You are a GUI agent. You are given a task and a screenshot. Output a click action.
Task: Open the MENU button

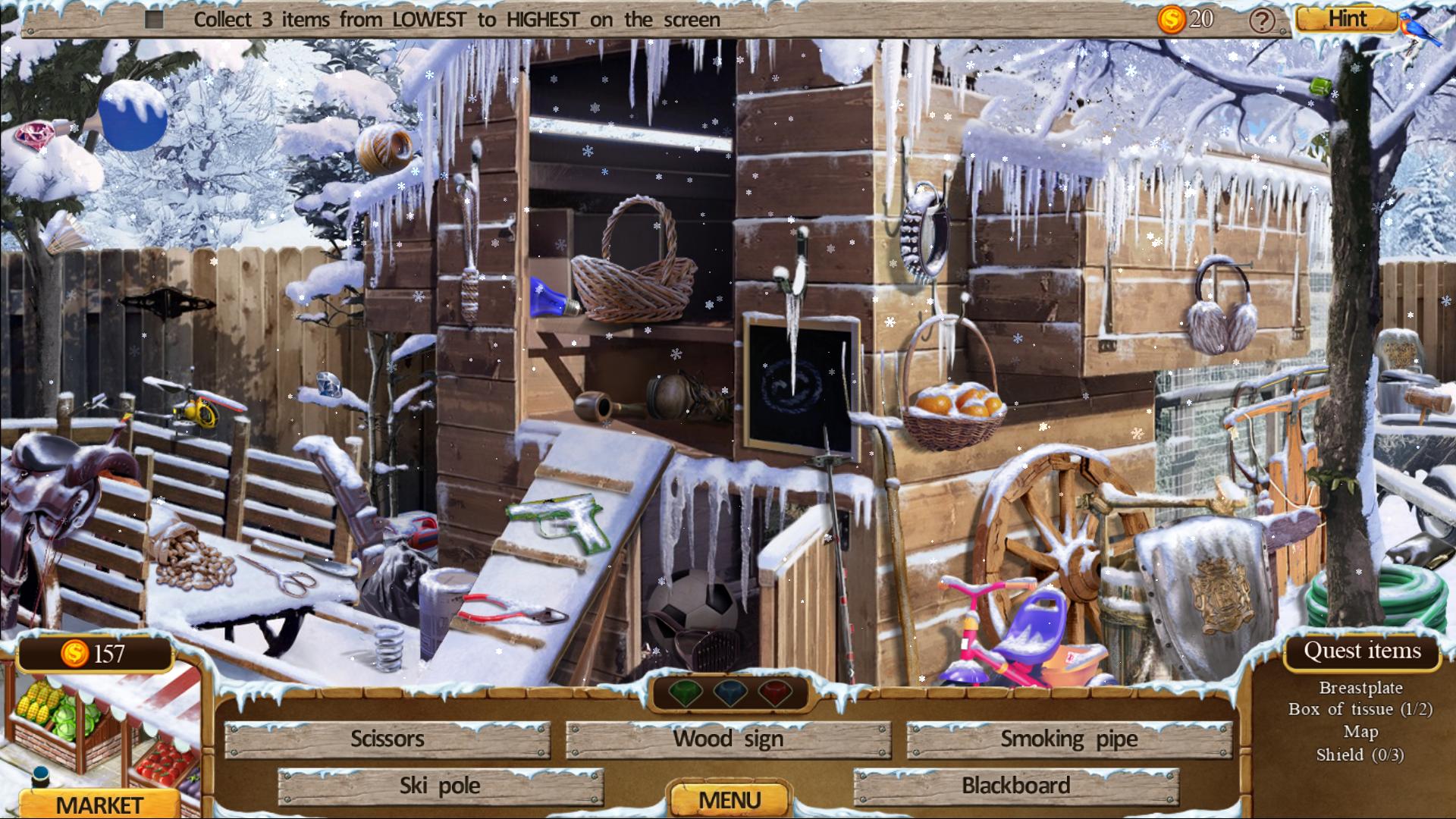pyautogui.click(x=729, y=800)
